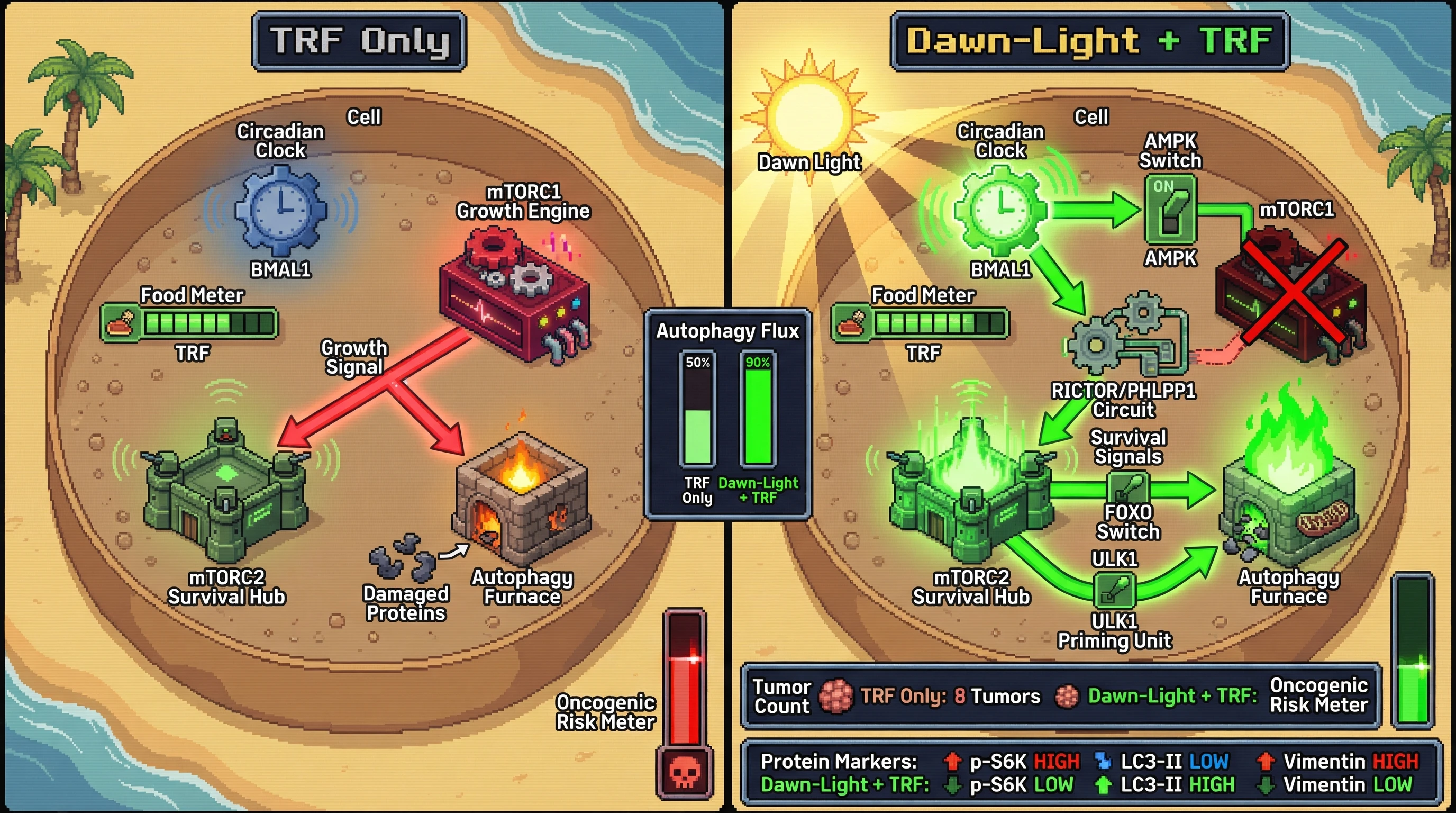This screenshot has height=813, width=1456.
Task: Flip the FOXO Switch lever
Action: pos(1127,487)
